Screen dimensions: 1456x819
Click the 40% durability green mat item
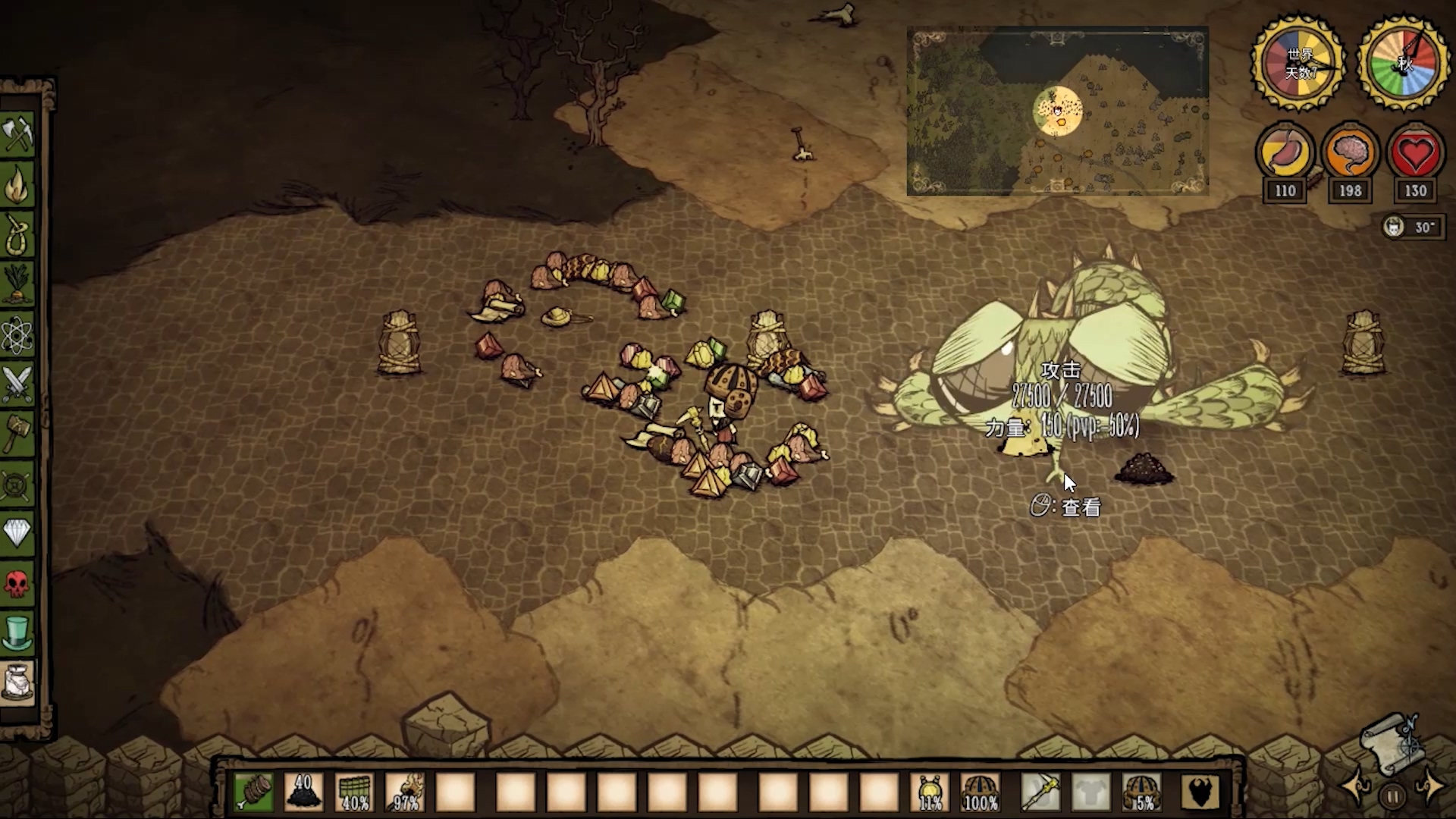tap(354, 792)
